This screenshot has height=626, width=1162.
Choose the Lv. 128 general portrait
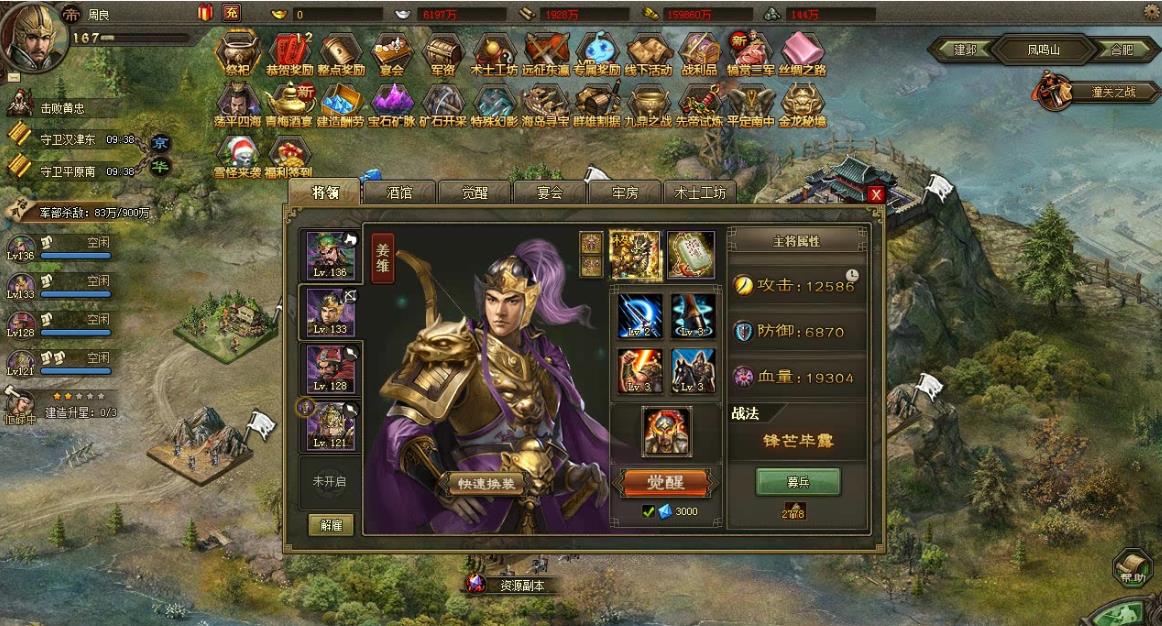coord(331,369)
